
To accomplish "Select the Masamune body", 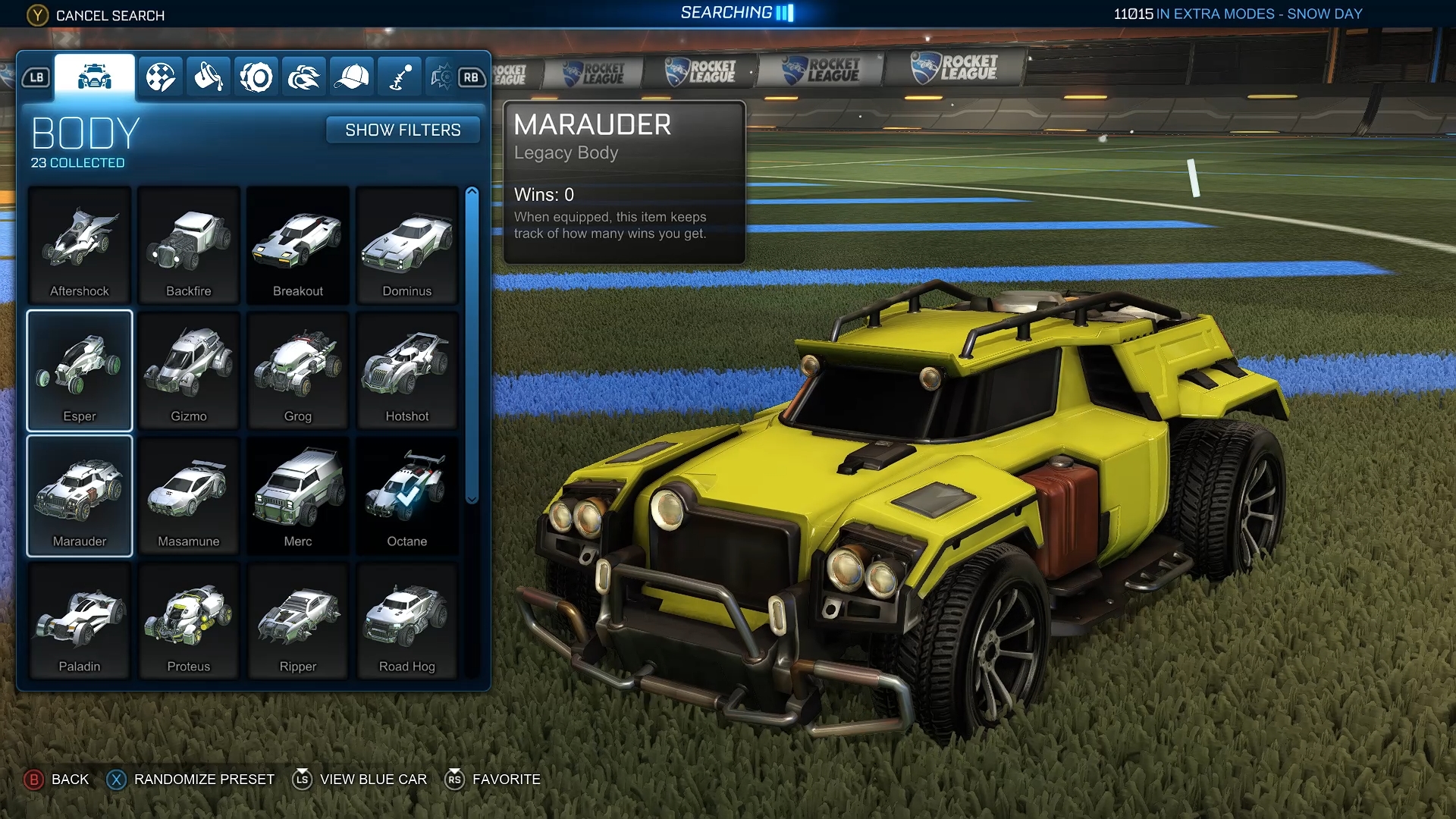I will point(189,496).
